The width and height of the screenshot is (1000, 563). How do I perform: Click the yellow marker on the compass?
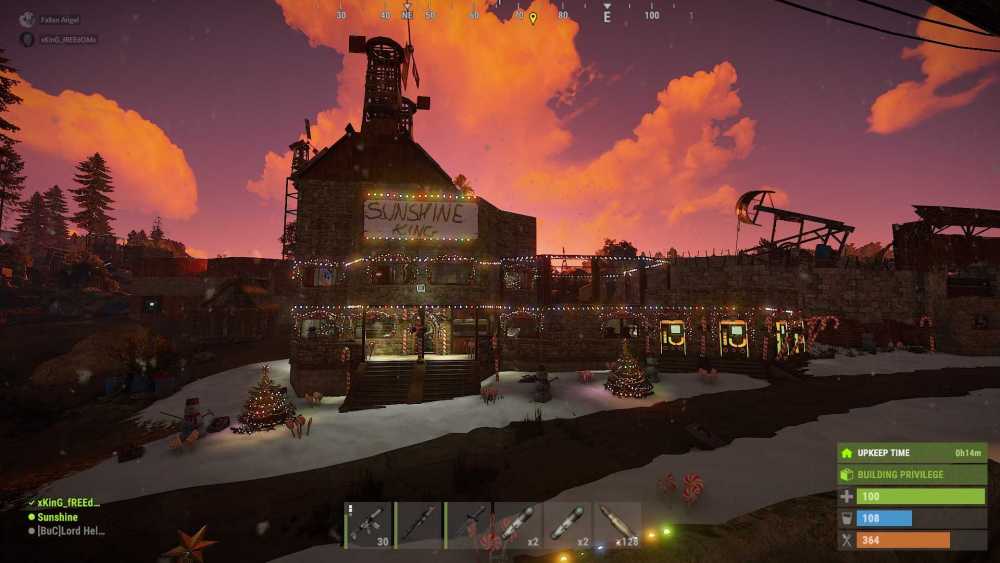pos(533,18)
